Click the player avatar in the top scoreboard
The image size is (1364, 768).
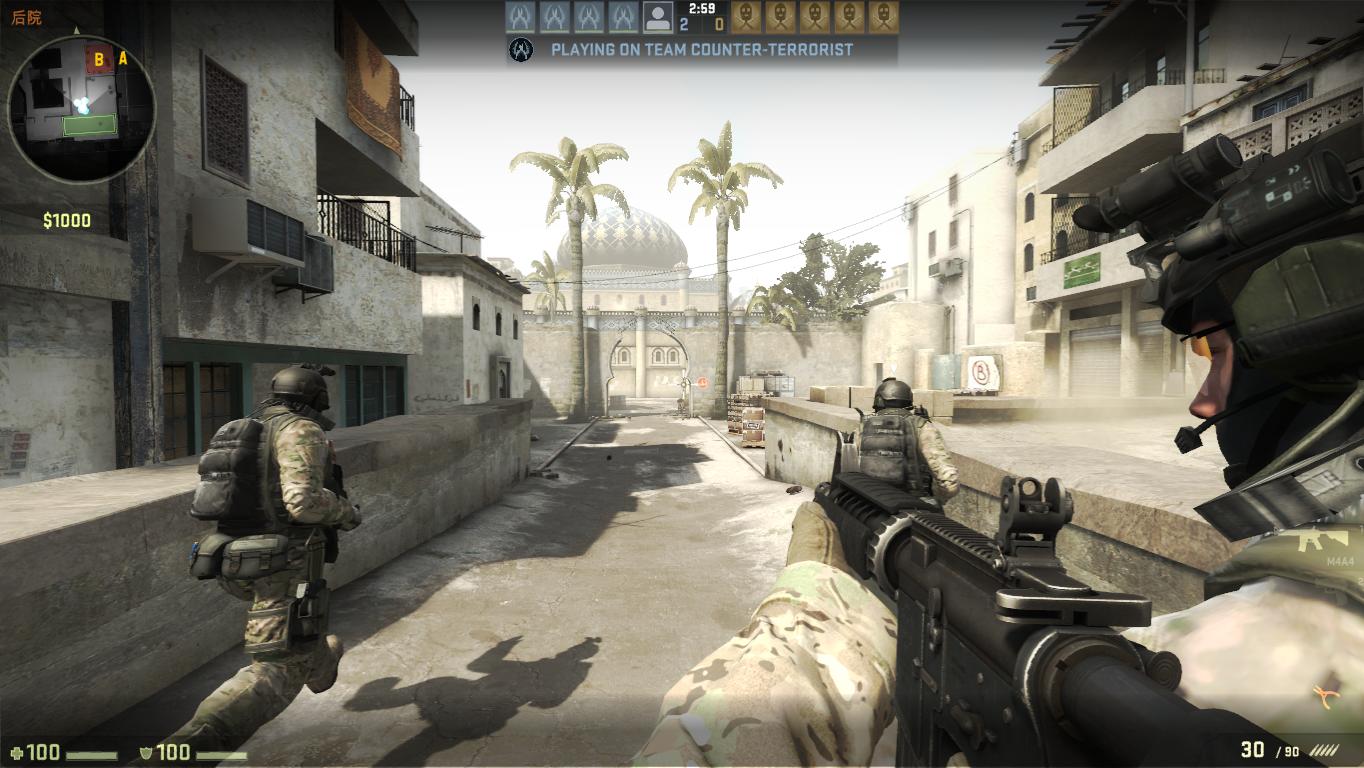[657, 17]
